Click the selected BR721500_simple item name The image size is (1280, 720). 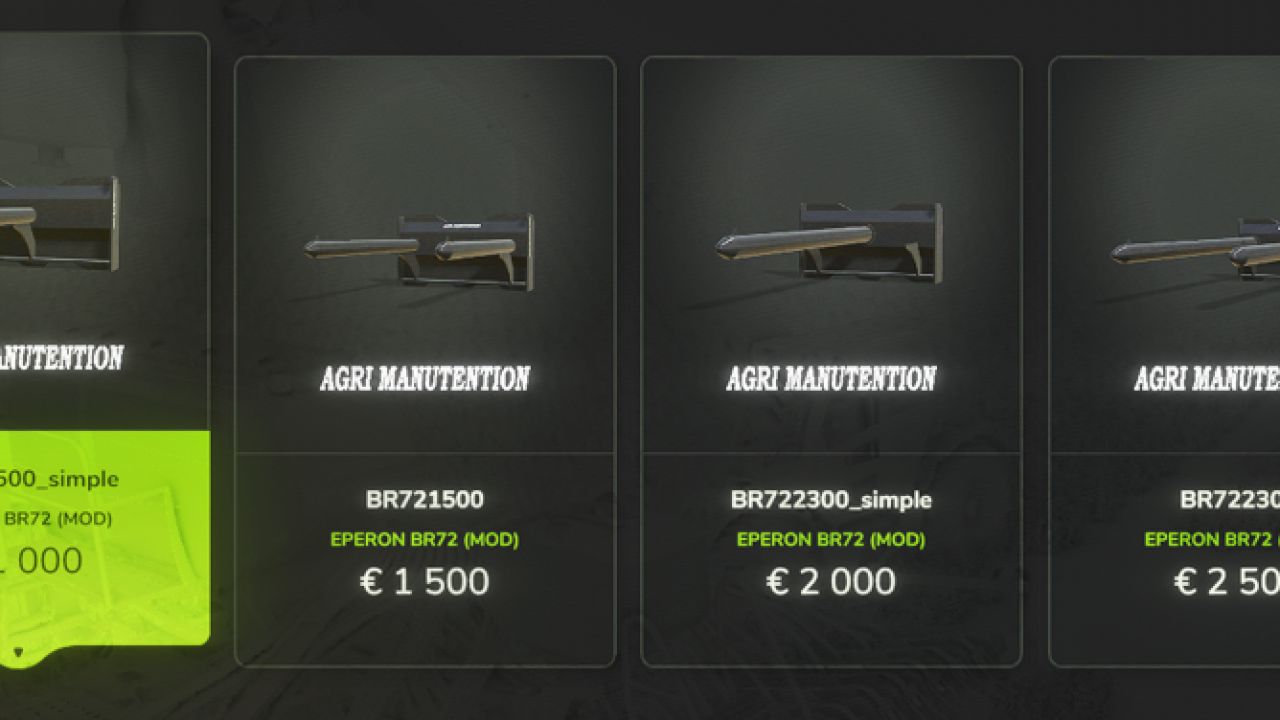60,479
